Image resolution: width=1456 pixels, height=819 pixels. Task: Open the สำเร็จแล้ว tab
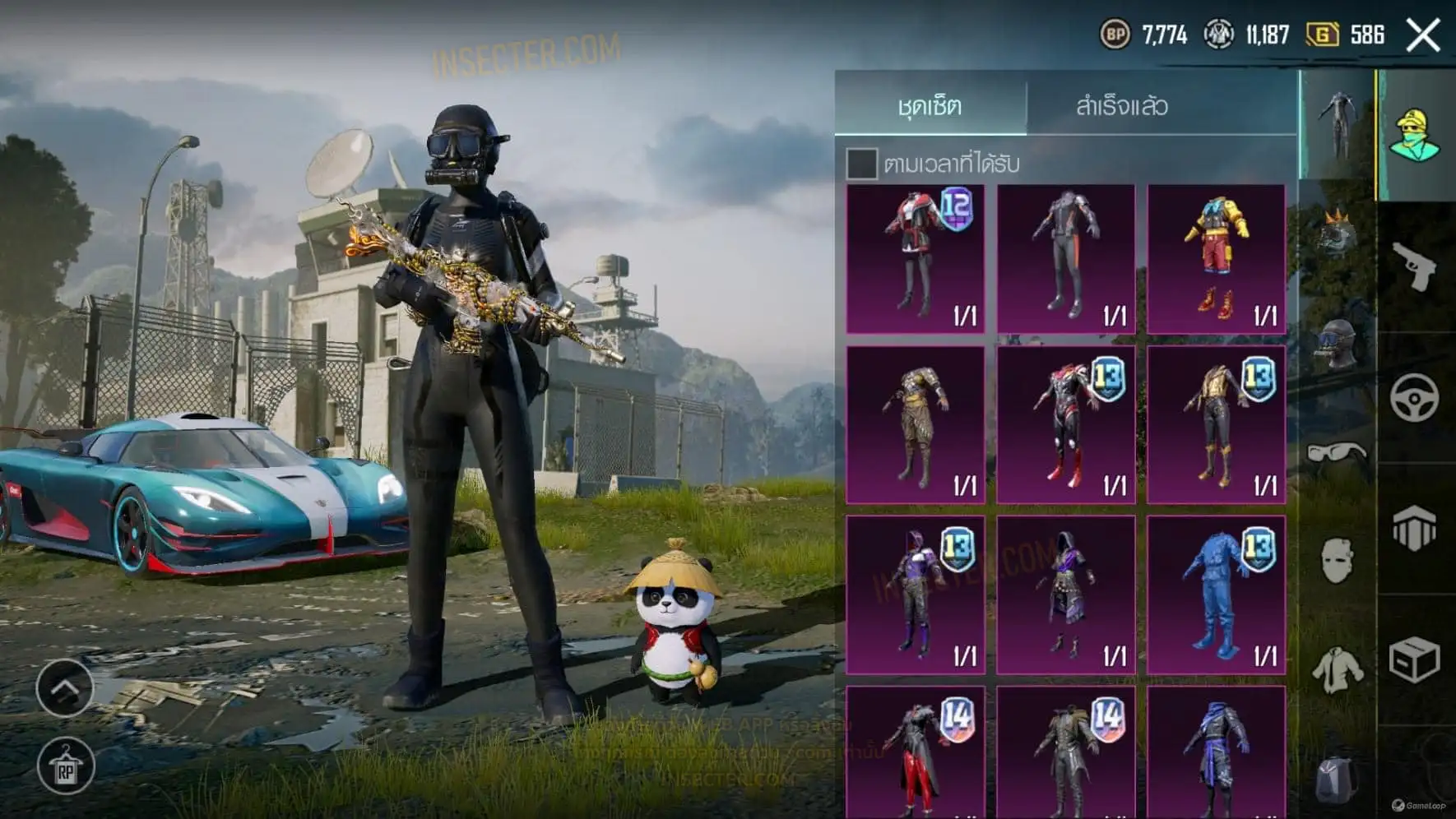coord(1122,105)
